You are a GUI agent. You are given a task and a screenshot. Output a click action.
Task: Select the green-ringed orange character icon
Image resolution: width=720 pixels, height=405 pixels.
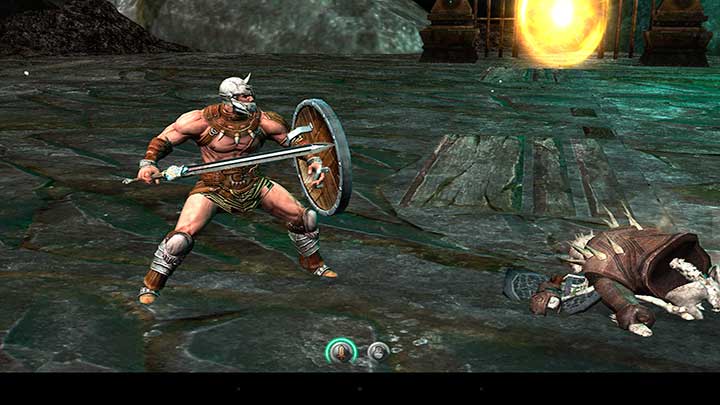pyautogui.click(x=341, y=351)
